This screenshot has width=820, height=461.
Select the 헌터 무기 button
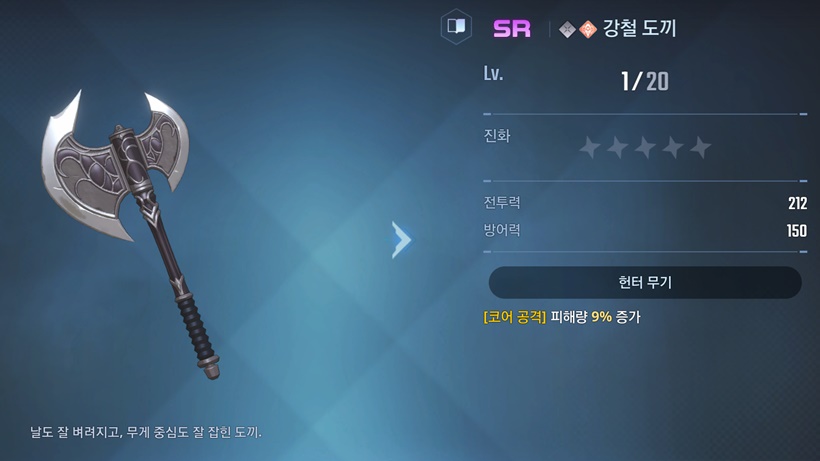point(645,283)
